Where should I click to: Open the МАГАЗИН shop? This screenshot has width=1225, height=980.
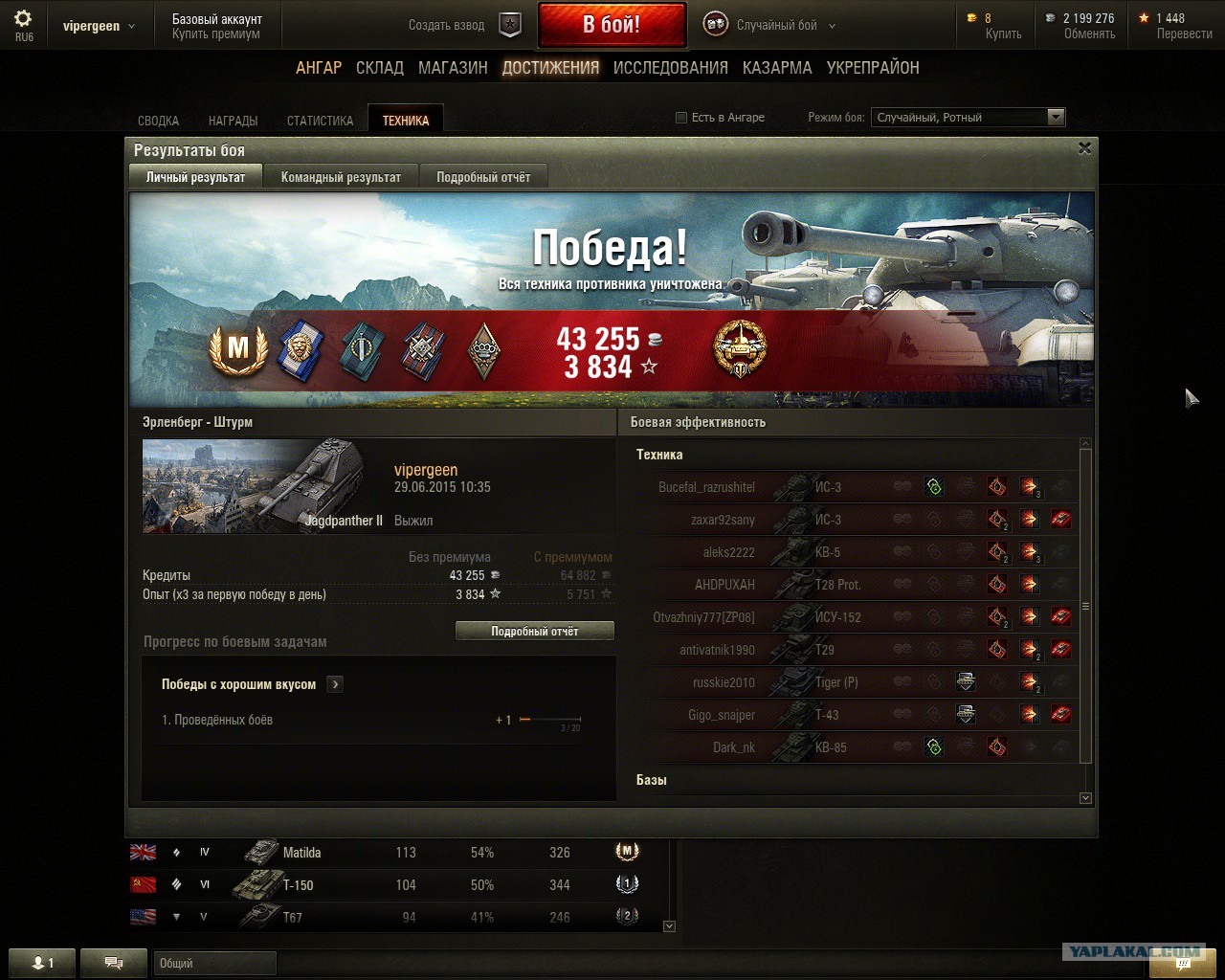453,68
